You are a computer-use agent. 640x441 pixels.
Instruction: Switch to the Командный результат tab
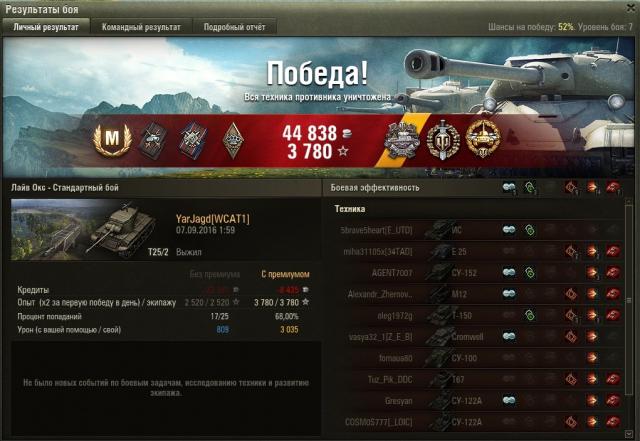[x=139, y=27]
